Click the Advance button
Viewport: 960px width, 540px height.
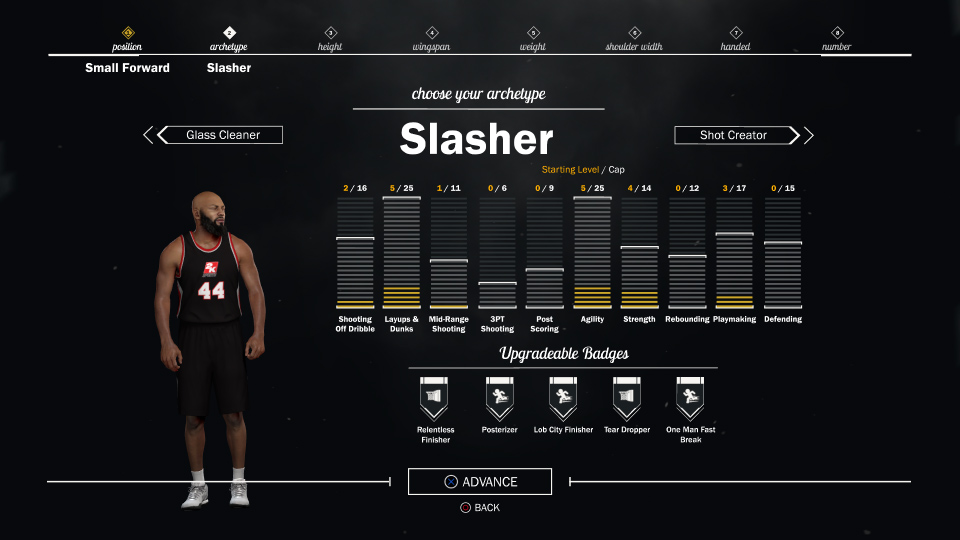[480, 482]
